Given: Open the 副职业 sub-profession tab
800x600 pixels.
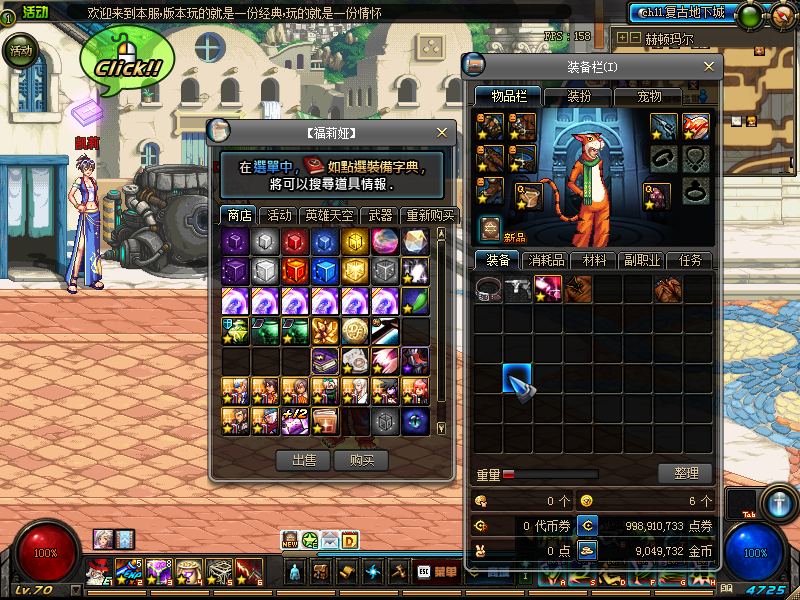Looking at the screenshot, I should (x=642, y=260).
